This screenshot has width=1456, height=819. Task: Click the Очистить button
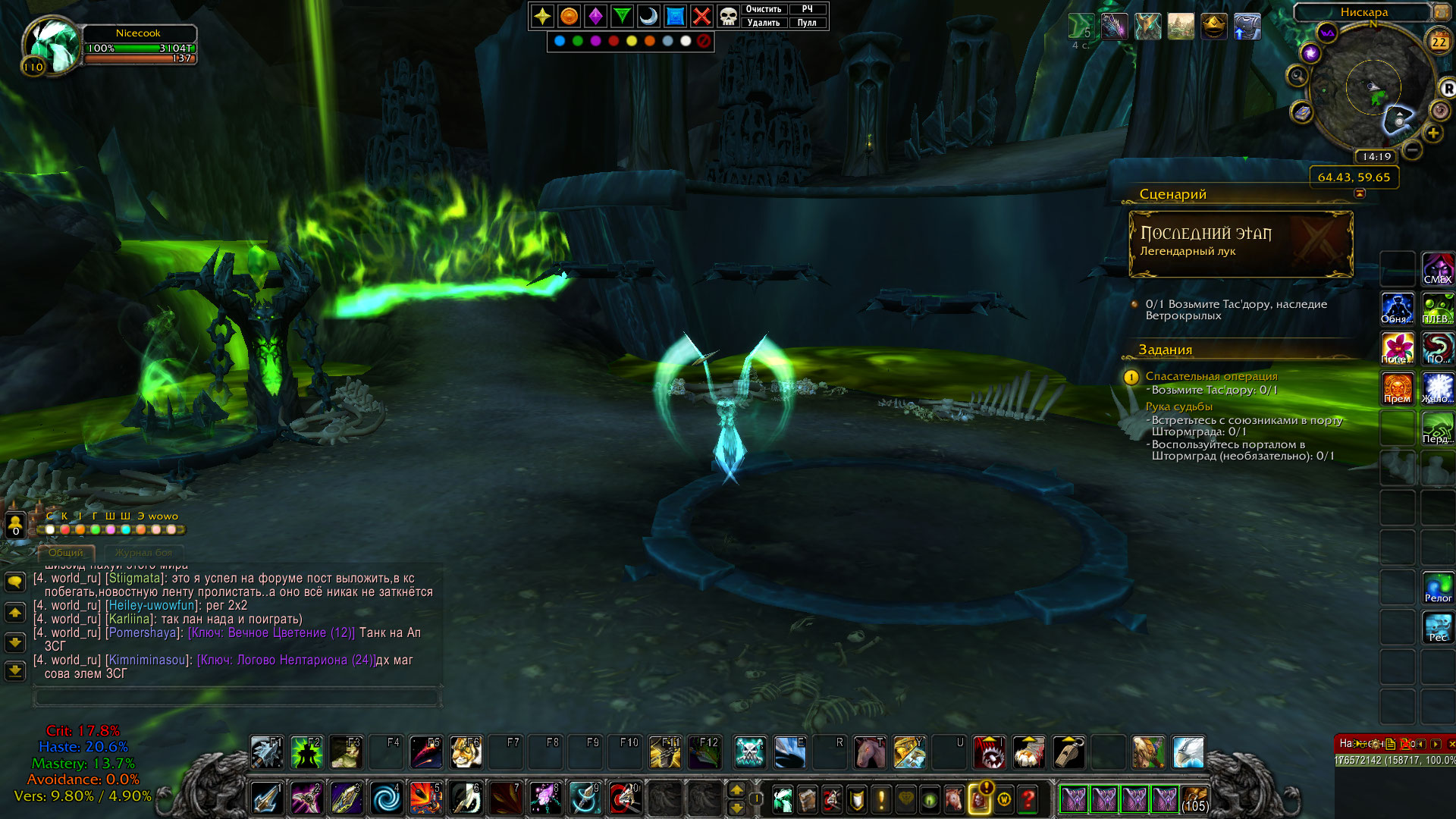point(764,9)
